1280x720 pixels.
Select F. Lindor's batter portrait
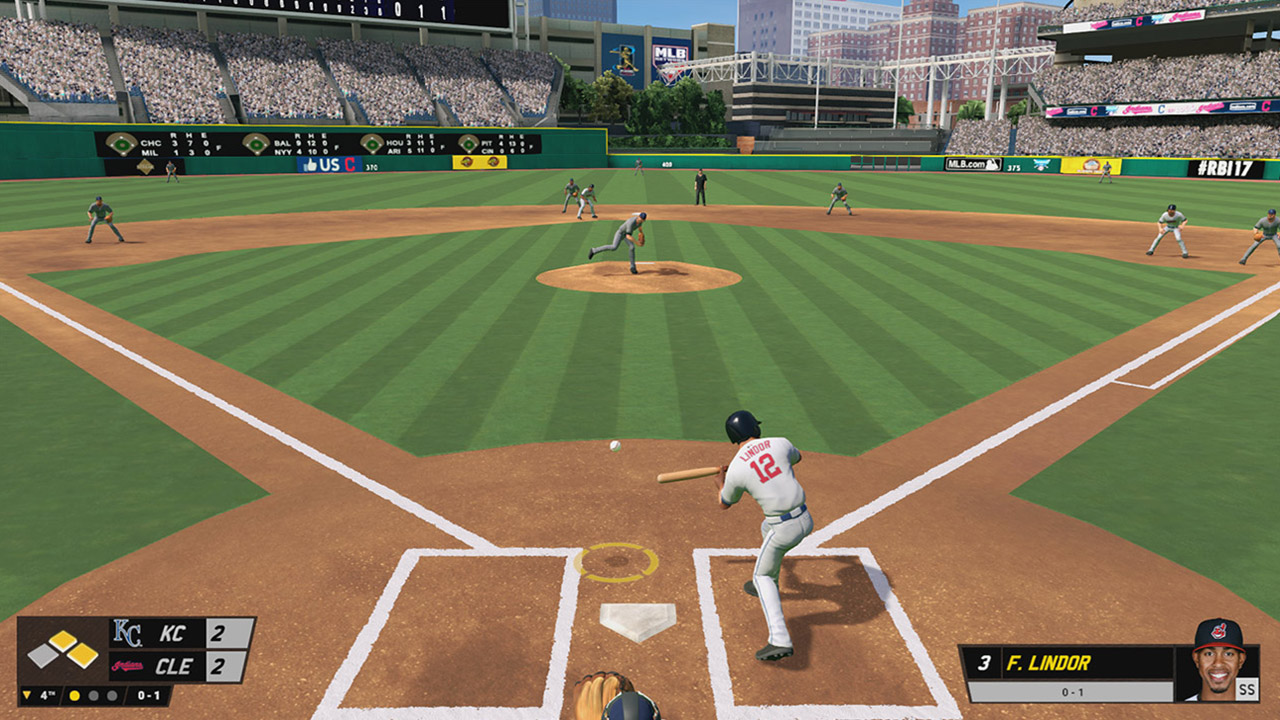tap(1218, 662)
